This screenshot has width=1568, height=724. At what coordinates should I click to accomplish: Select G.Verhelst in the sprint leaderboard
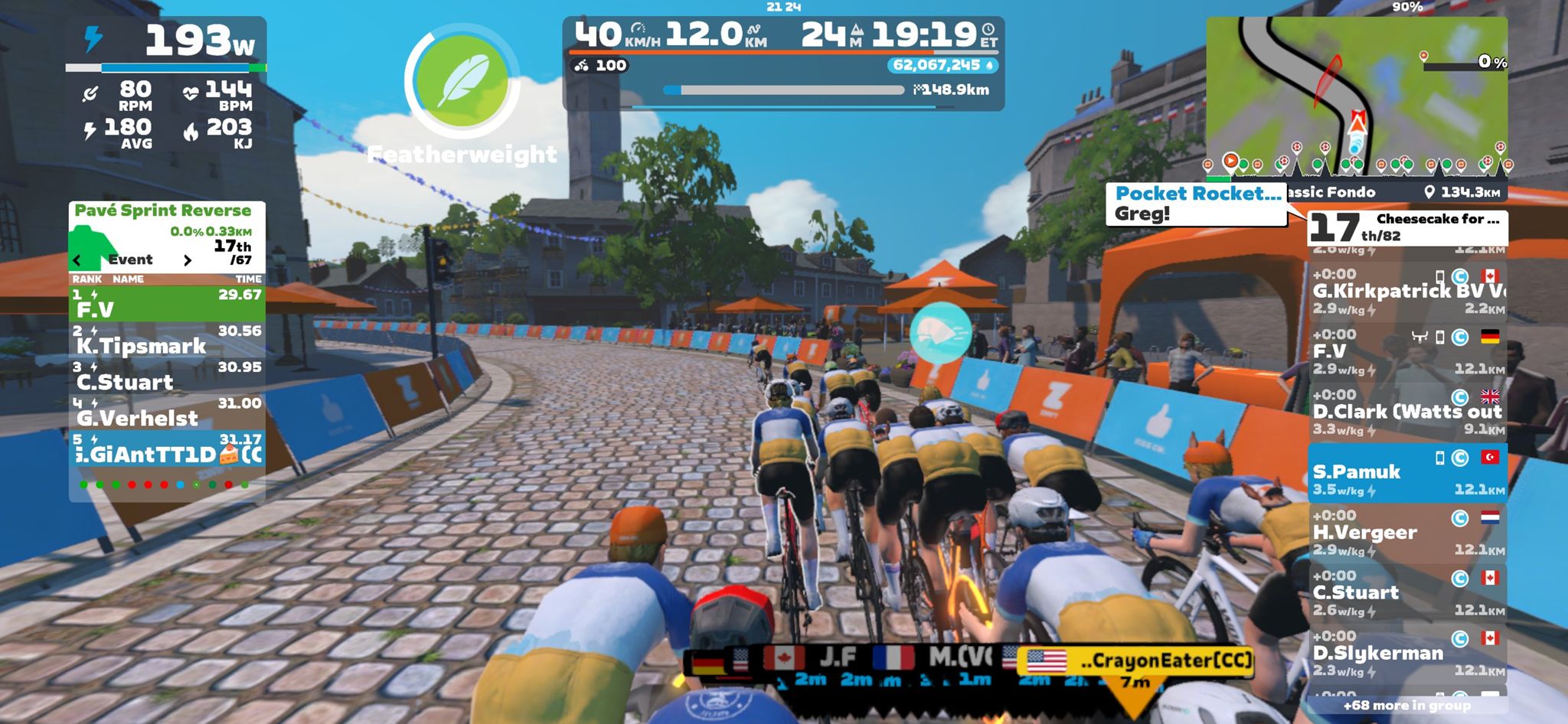(x=167, y=412)
